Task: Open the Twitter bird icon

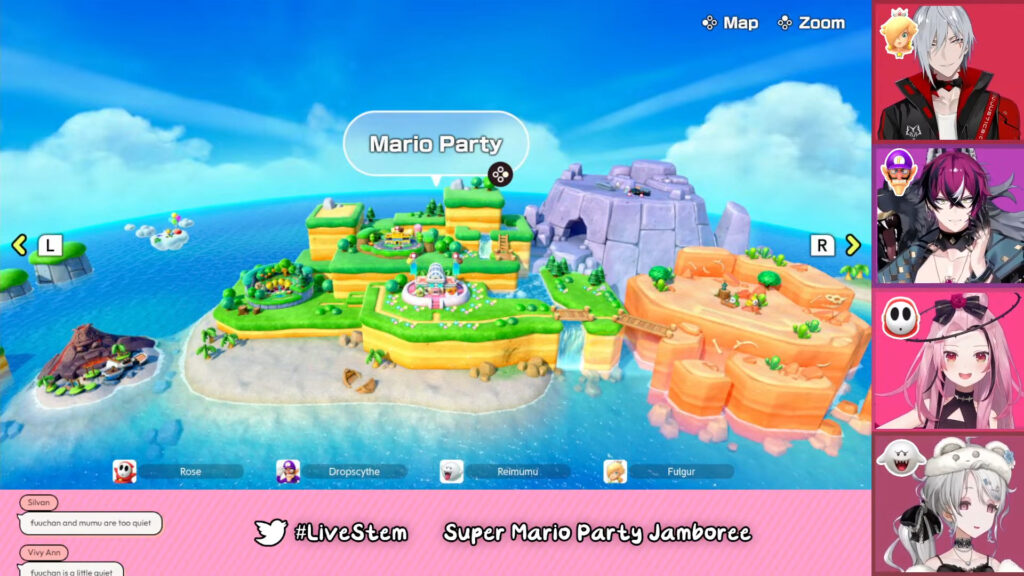Action: (270, 533)
